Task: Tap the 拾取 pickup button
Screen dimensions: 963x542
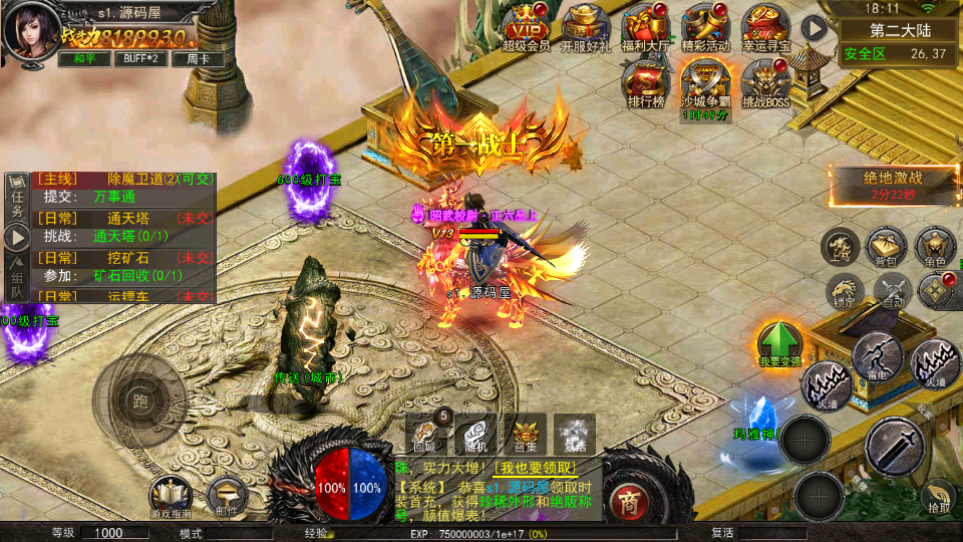Action: (939, 496)
